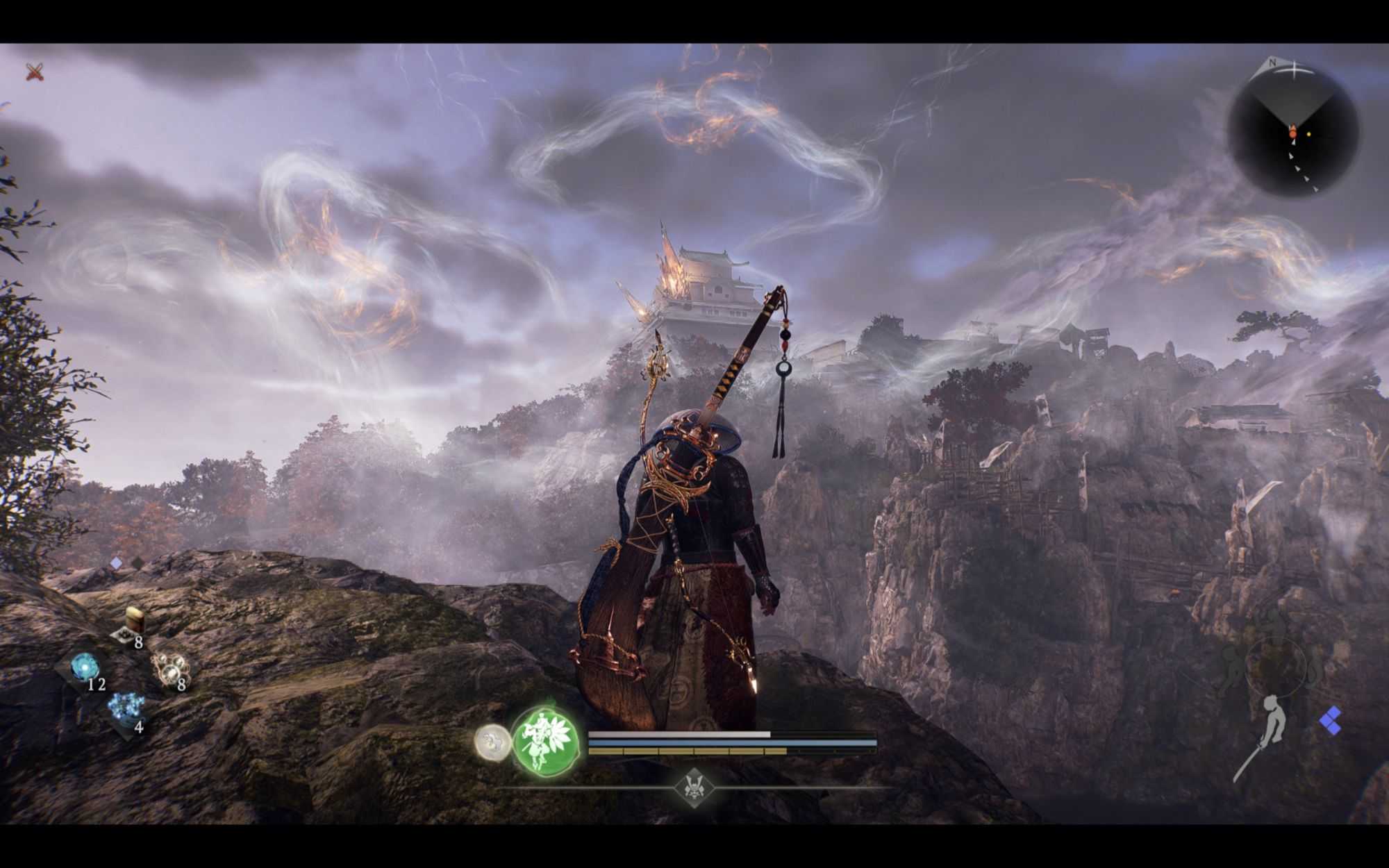
Task: Use the sparkling blue crystal cluster item
Action: click(126, 708)
